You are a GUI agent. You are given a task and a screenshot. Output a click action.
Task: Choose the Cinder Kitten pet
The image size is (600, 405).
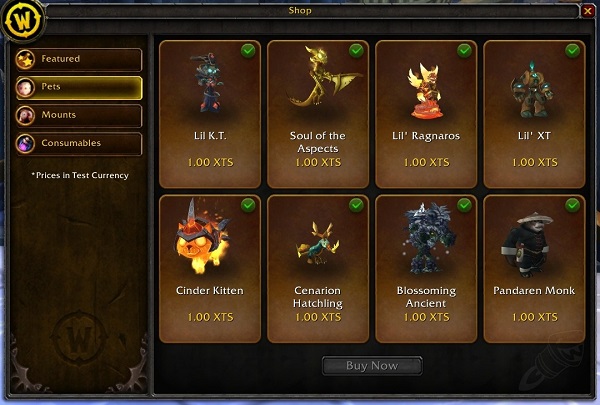click(209, 268)
